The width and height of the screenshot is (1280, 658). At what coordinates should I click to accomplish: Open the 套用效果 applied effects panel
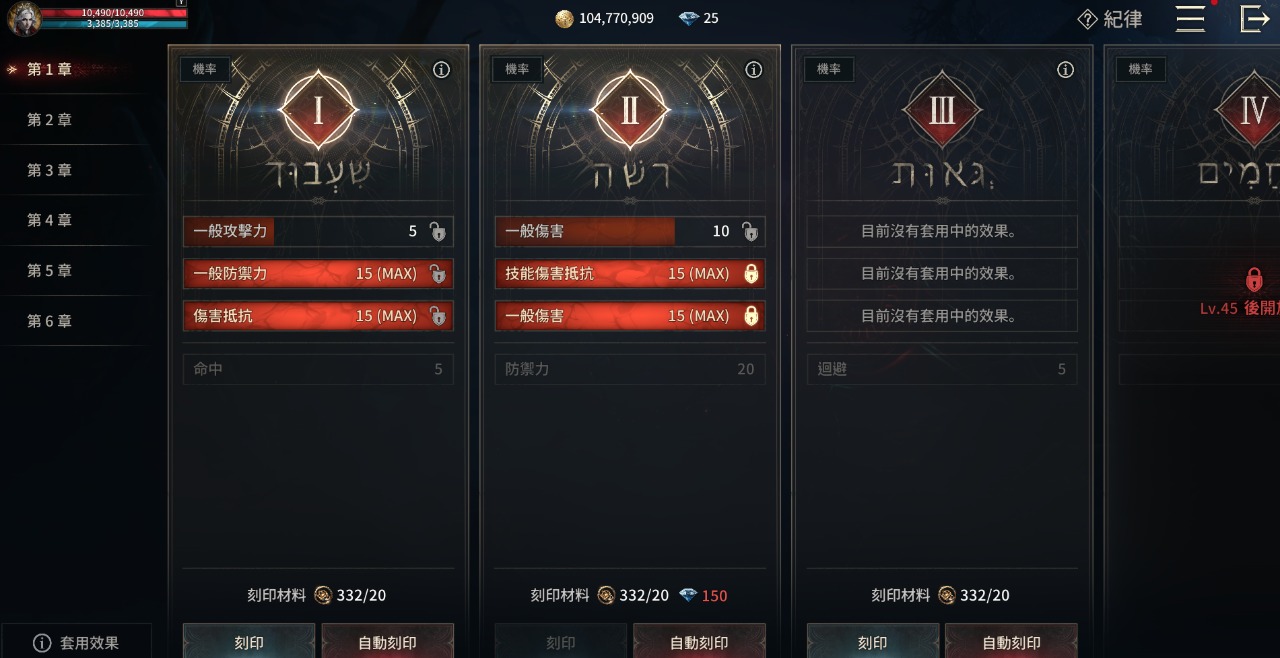pyautogui.click(x=76, y=642)
